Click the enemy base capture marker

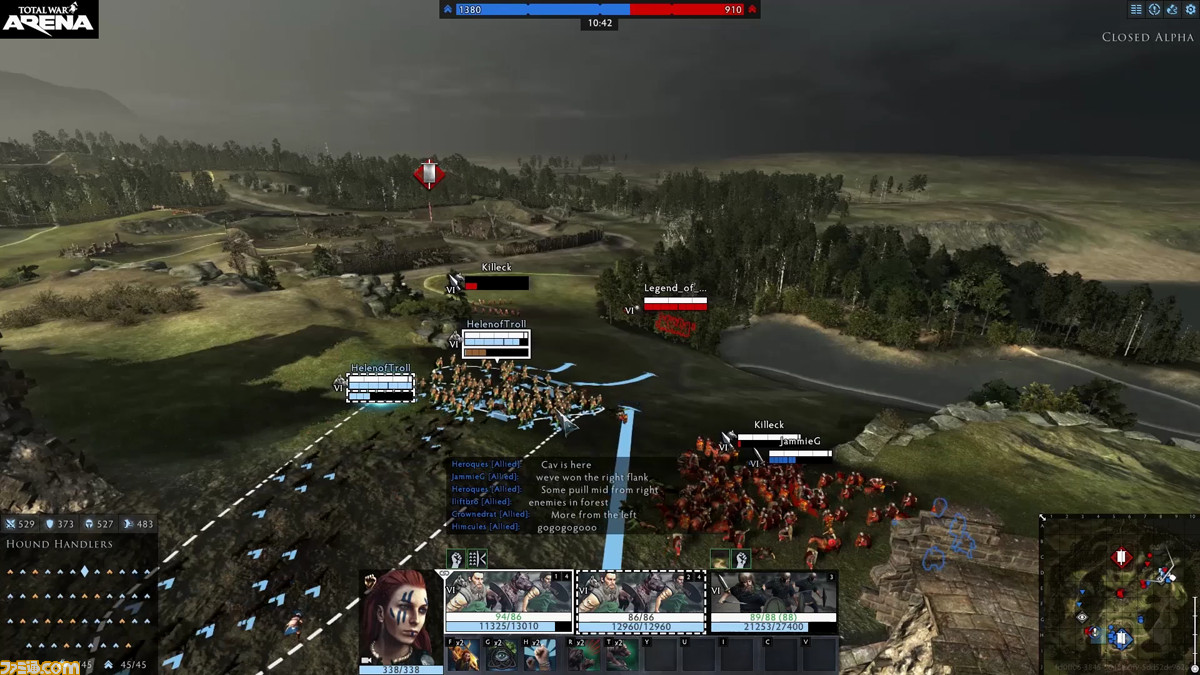[429, 174]
